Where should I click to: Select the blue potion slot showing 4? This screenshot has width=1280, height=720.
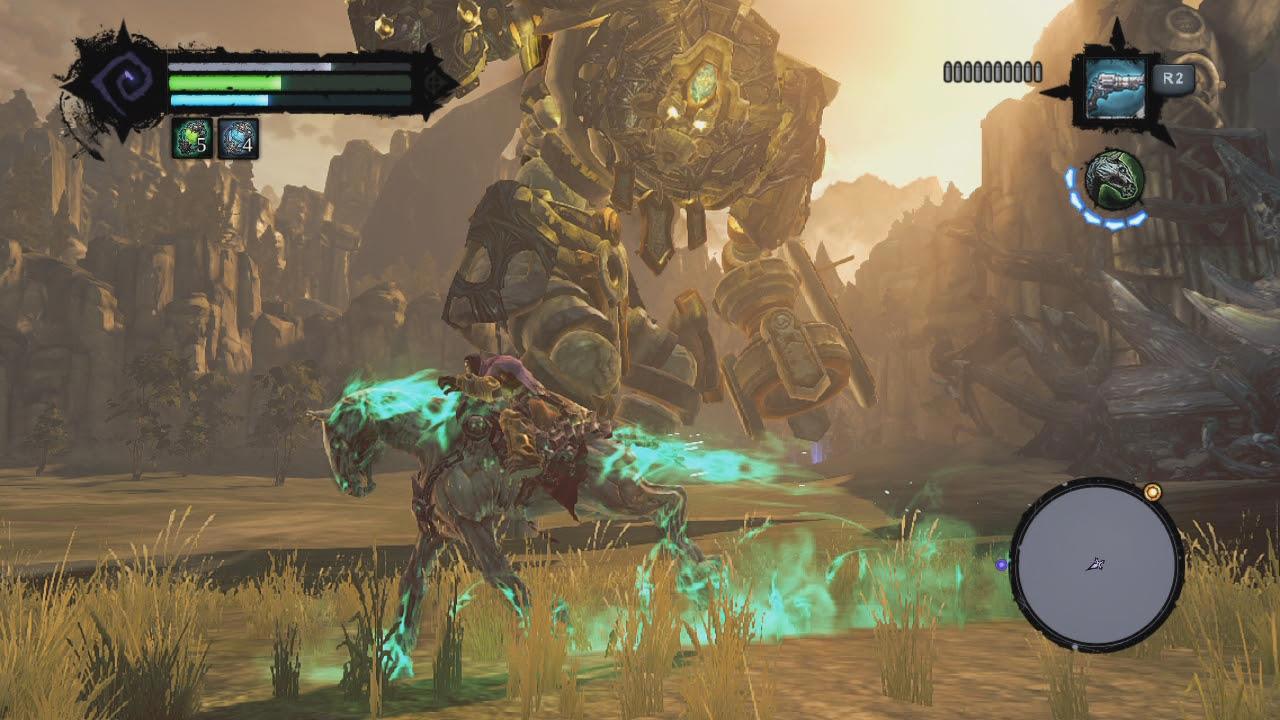coord(238,138)
